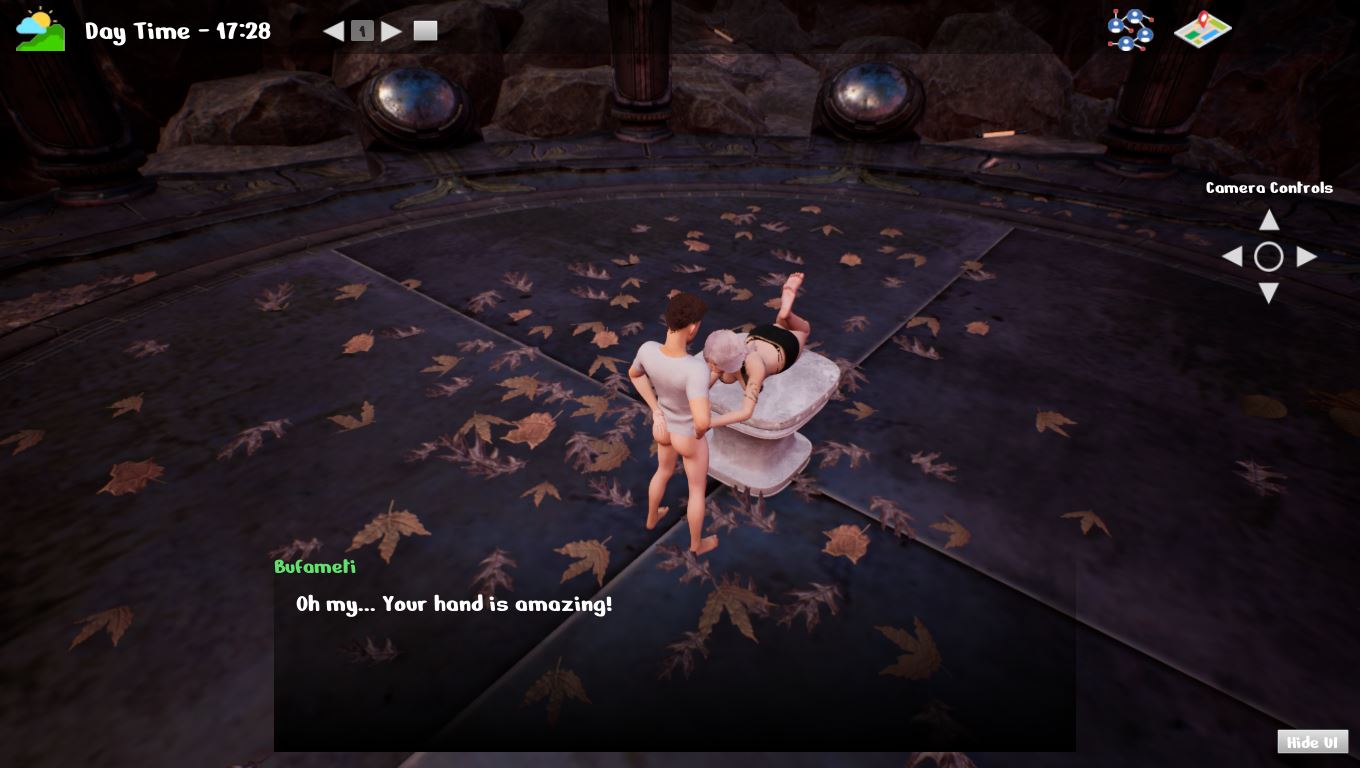Screen dimensions: 1360x768
Task: Open the world map icon
Action: click(x=1202, y=30)
